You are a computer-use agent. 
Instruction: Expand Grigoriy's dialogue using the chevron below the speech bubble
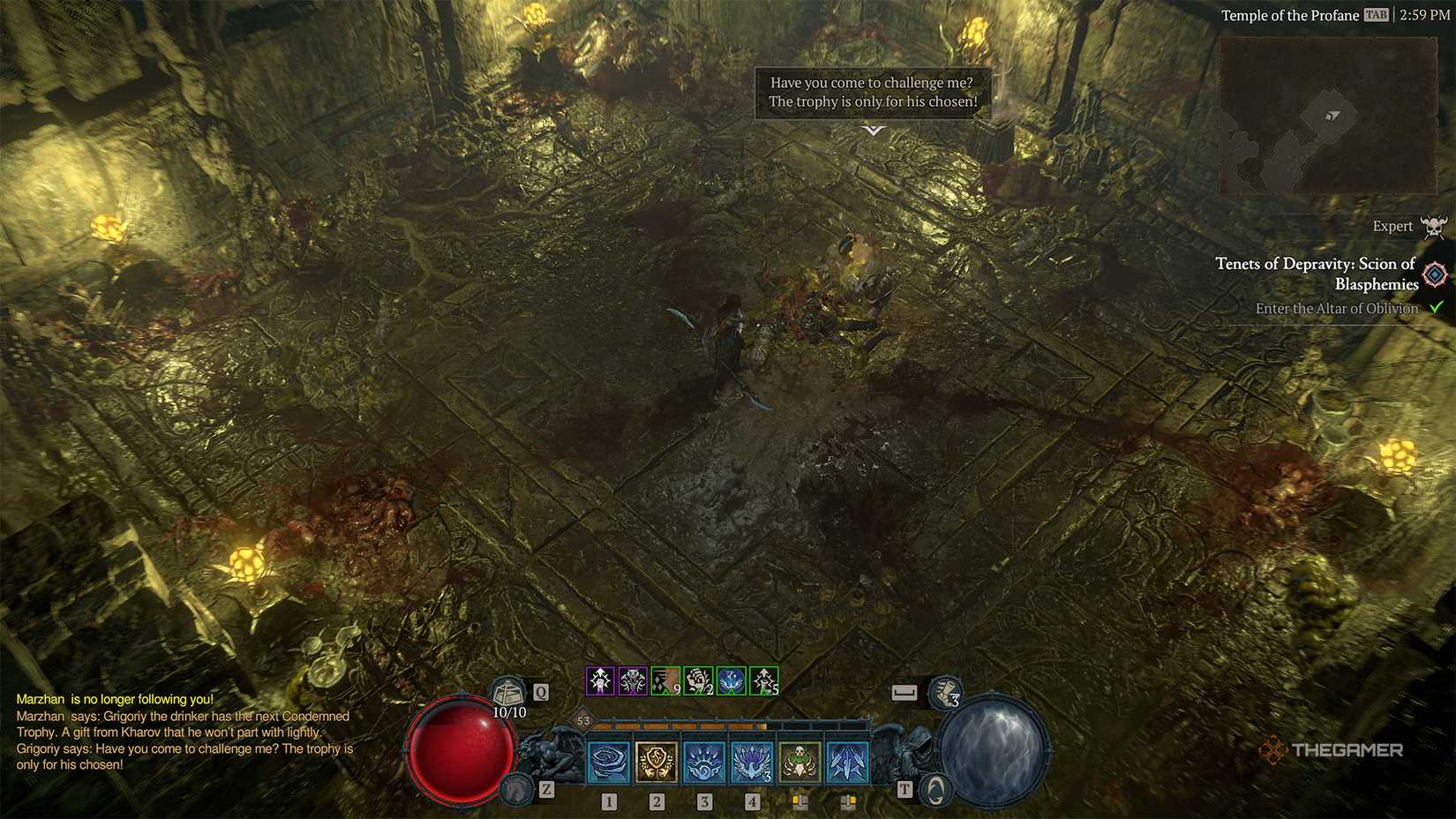[x=872, y=131]
